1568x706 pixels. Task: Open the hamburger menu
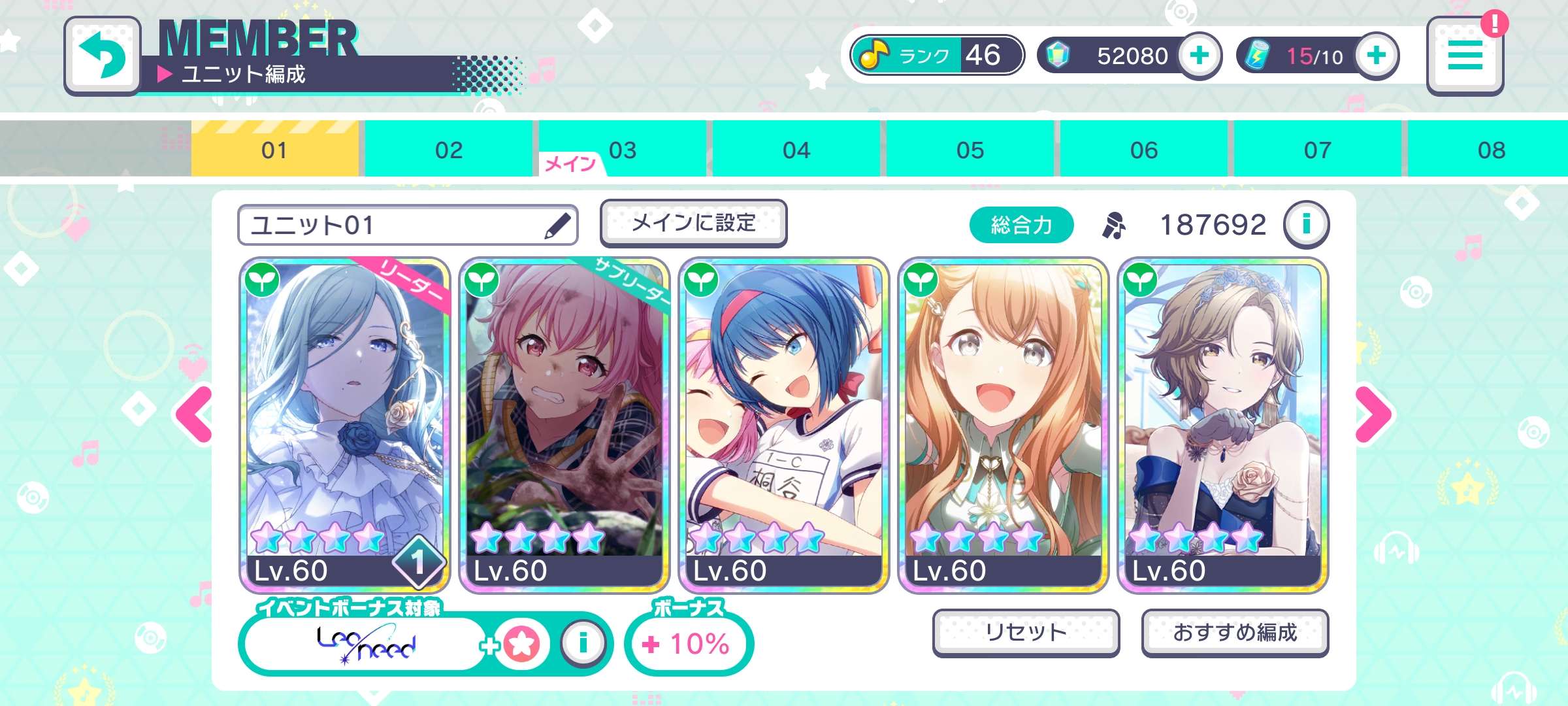1465,56
